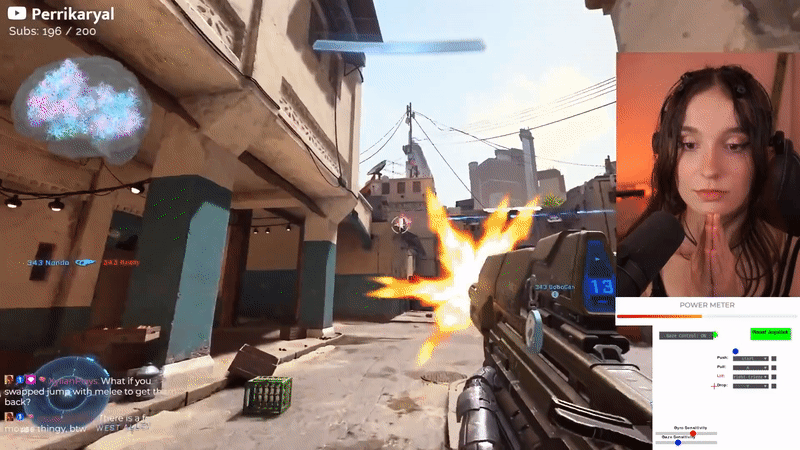This screenshot has width=800, height=450.
Task: Tick the checkbox beside the Push dropdown
Action: pyautogui.click(x=774, y=357)
